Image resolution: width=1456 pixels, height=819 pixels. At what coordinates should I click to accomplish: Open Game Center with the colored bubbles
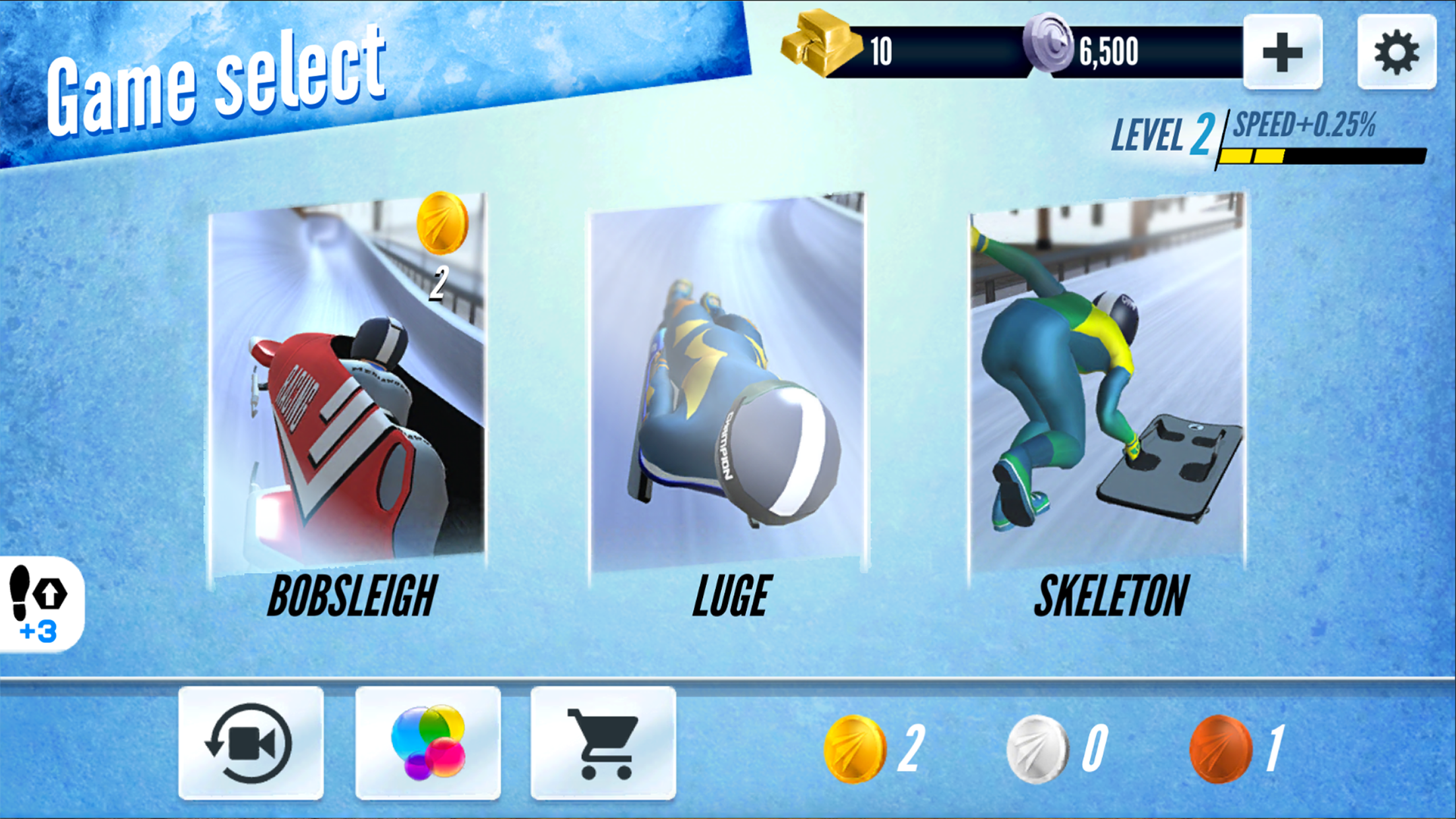428,743
